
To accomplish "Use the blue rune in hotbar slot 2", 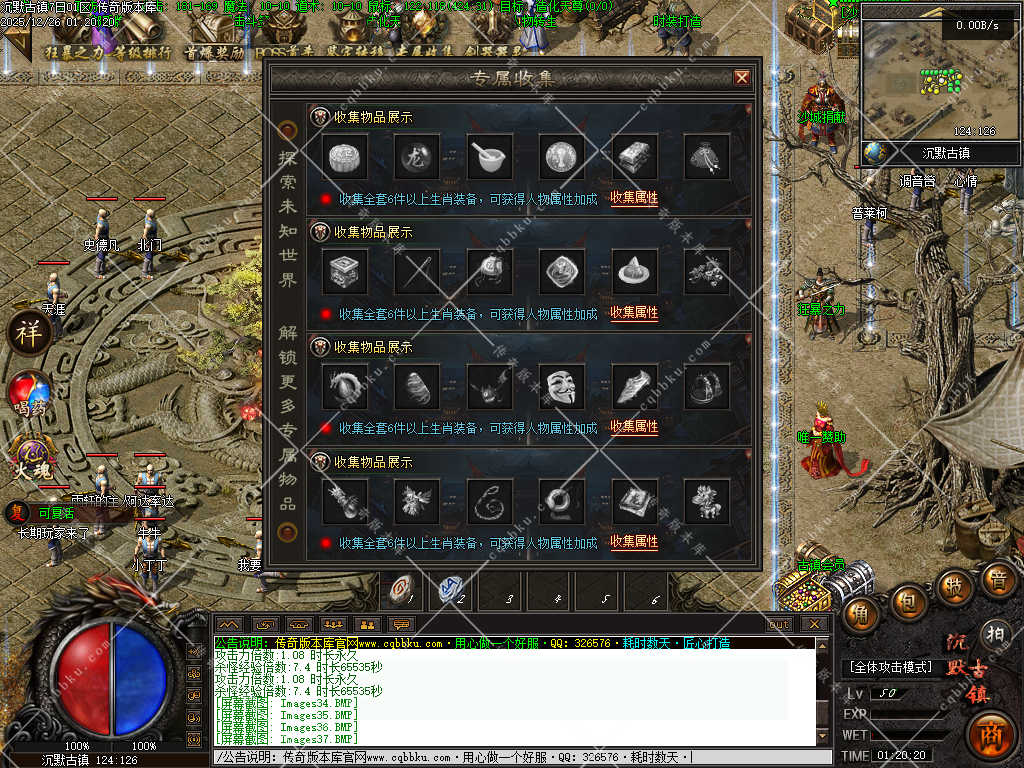I will [453, 591].
